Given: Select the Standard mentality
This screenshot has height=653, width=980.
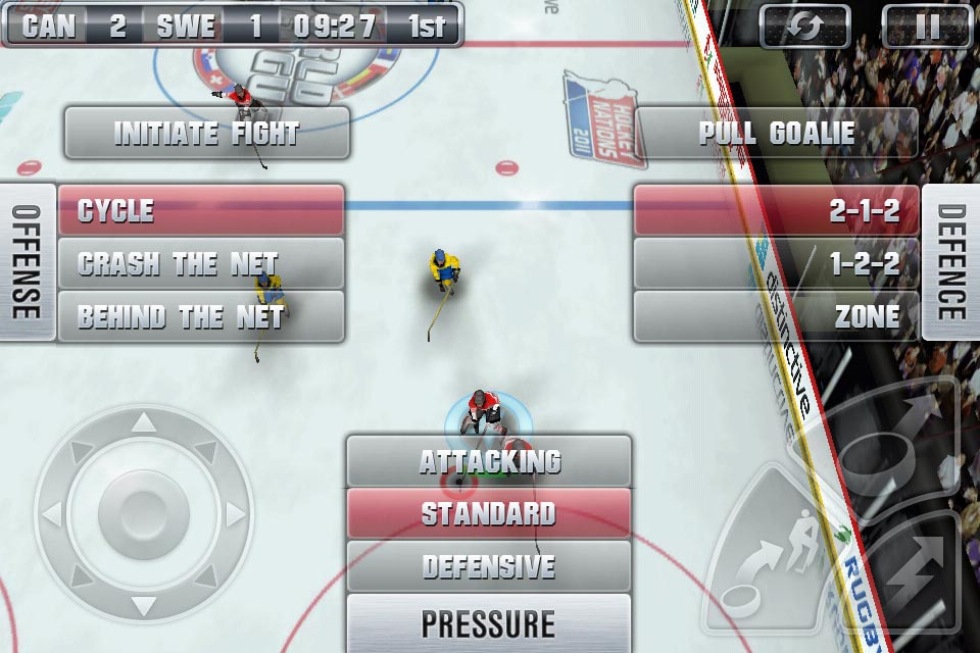Looking at the screenshot, I should 489,514.
